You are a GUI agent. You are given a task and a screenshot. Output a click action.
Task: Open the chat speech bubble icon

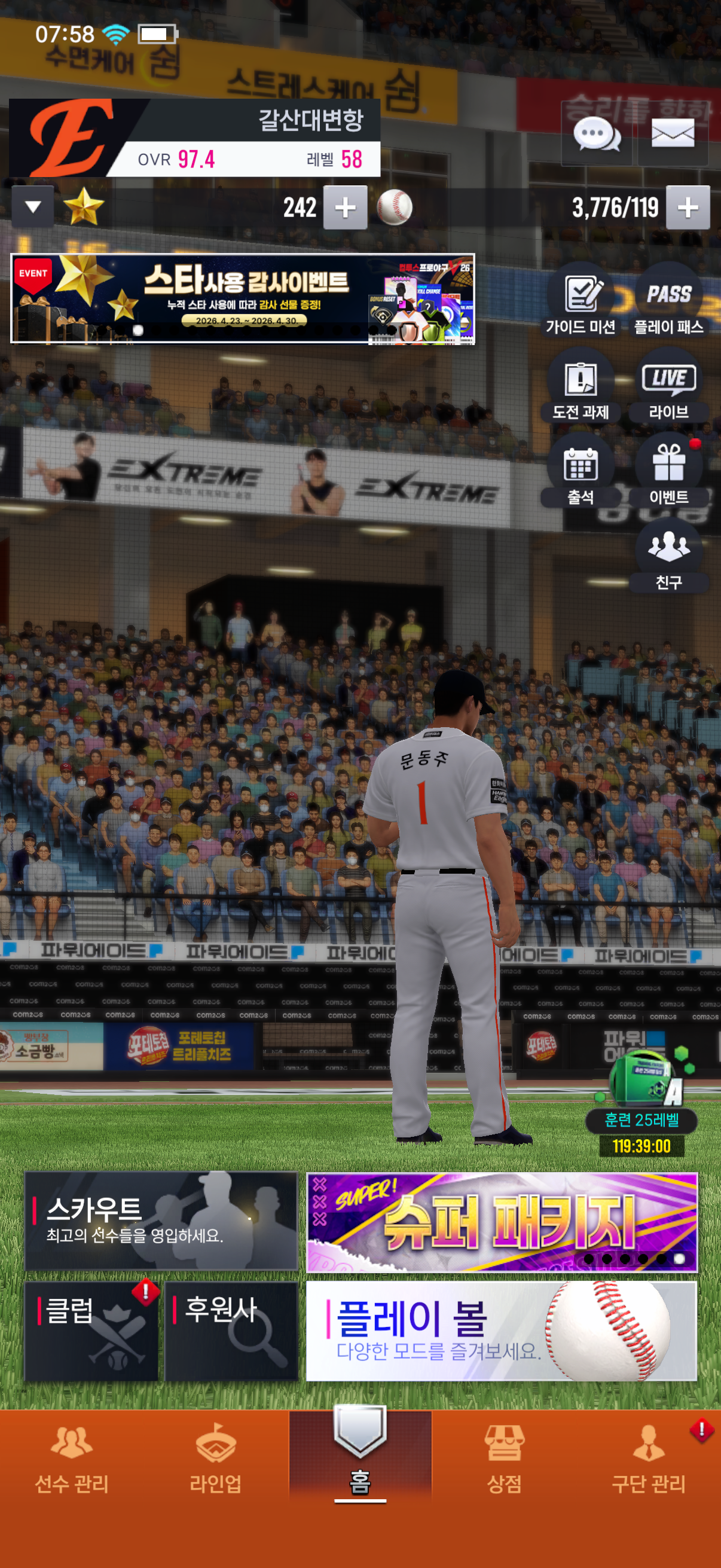pos(596,135)
